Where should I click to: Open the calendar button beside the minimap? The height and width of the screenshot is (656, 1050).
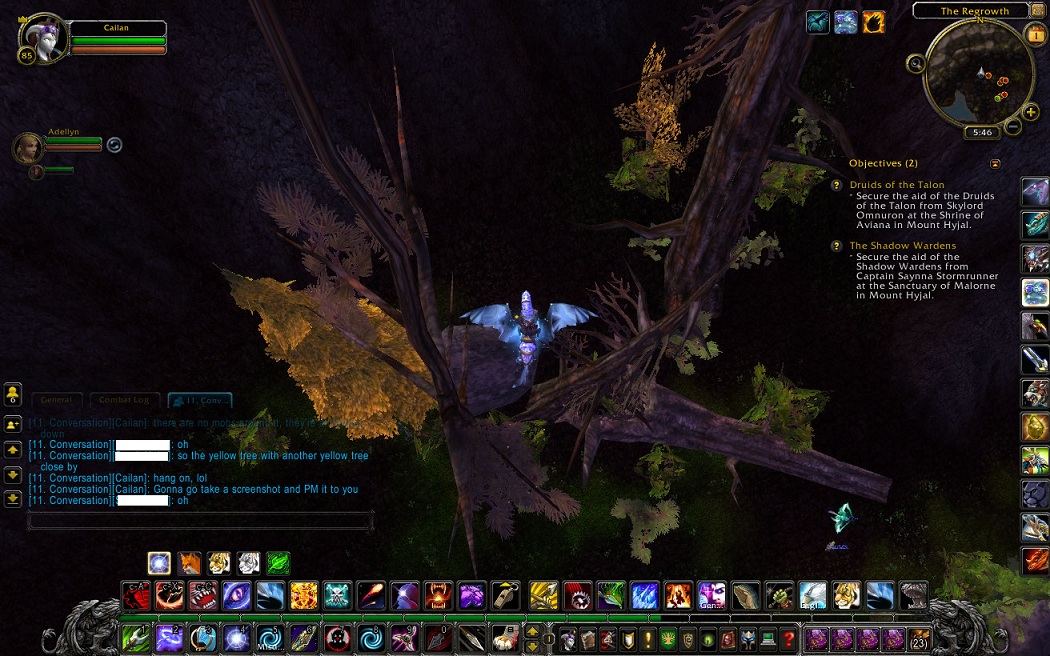click(x=1035, y=34)
